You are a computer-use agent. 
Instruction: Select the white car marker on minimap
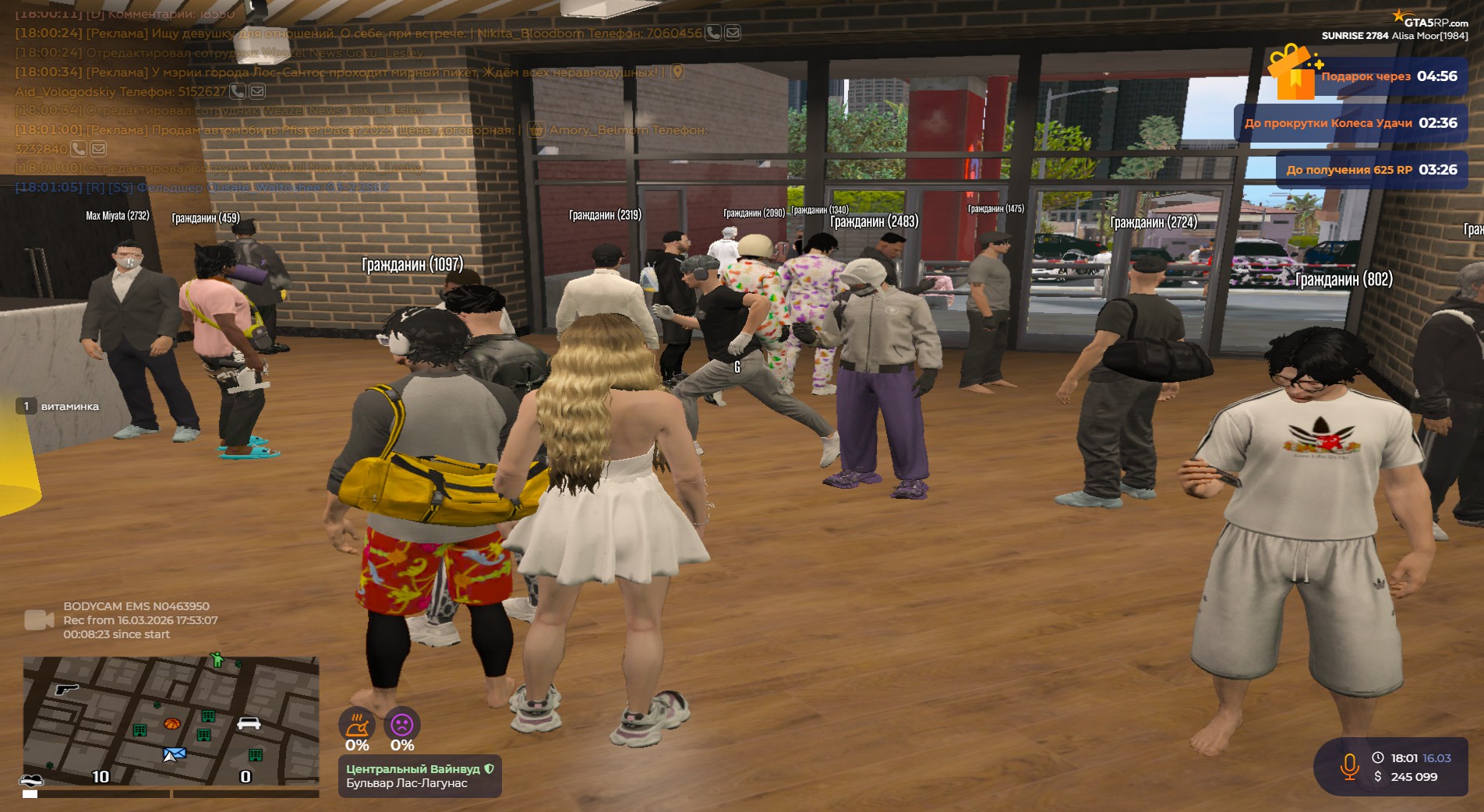click(249, 723)
